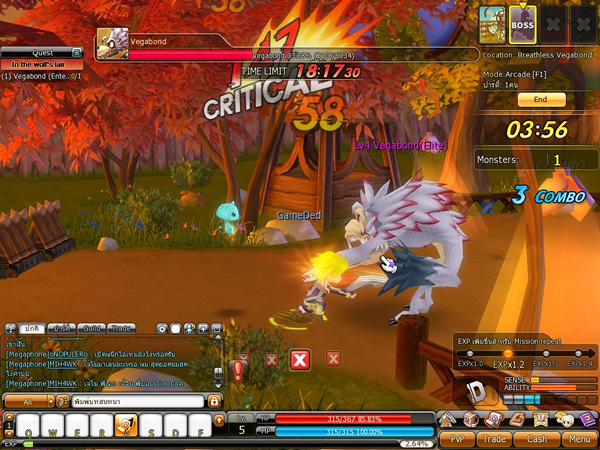This screenshot has height=450, width=600.
Task: Open the PvP menu
Action: point(456,438)
